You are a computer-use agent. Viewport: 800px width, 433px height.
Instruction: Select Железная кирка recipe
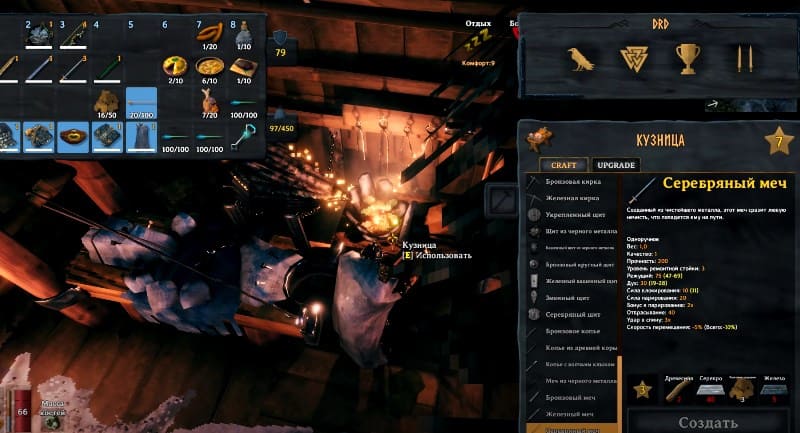pos(573,199)
